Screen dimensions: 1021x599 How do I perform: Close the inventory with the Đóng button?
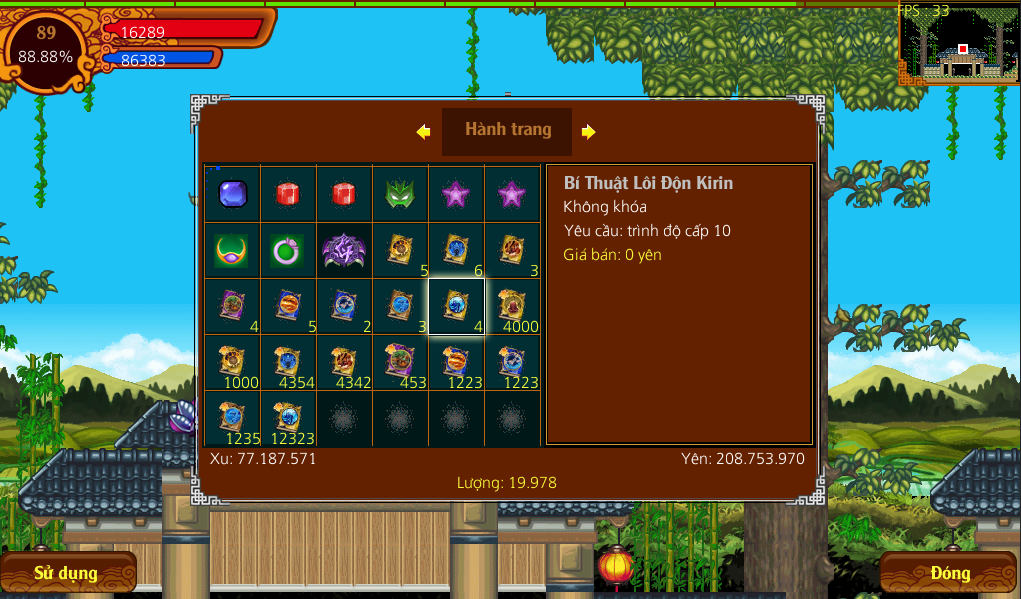949,573
